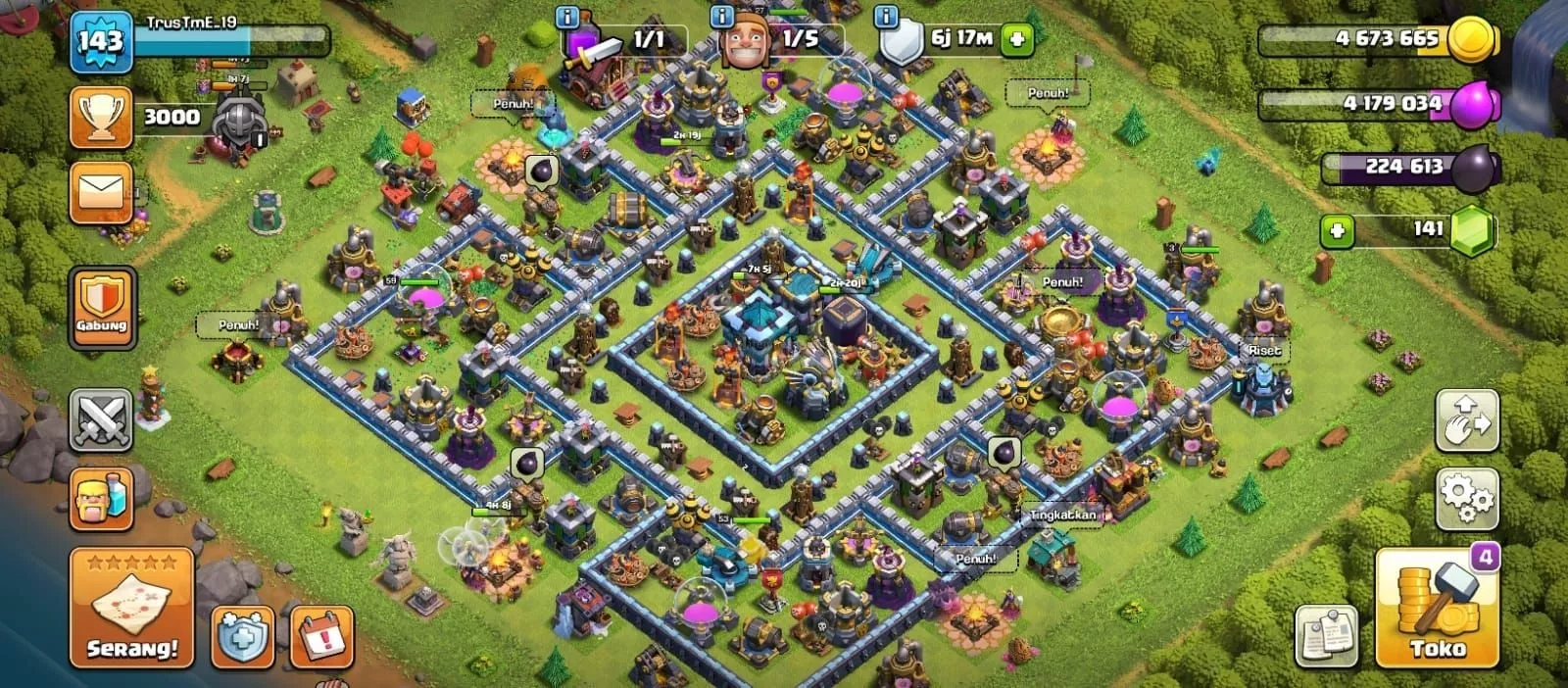Screen dimensions: 1568x688
Task: Tap the Serang! attack button
Action: (x=131, y=609)
